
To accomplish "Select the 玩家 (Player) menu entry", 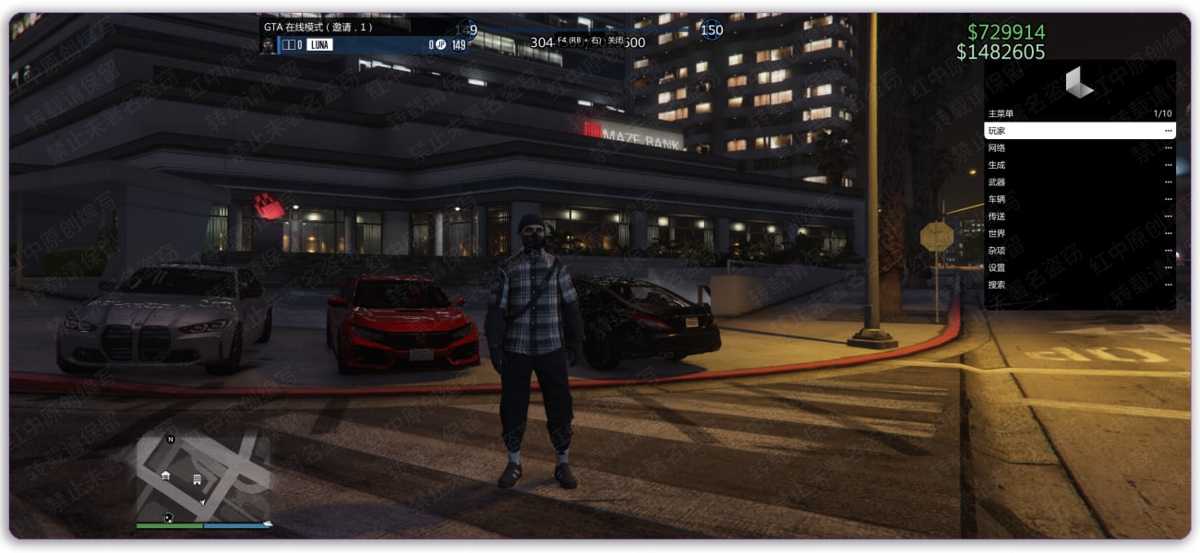I will pos(1078,131).
